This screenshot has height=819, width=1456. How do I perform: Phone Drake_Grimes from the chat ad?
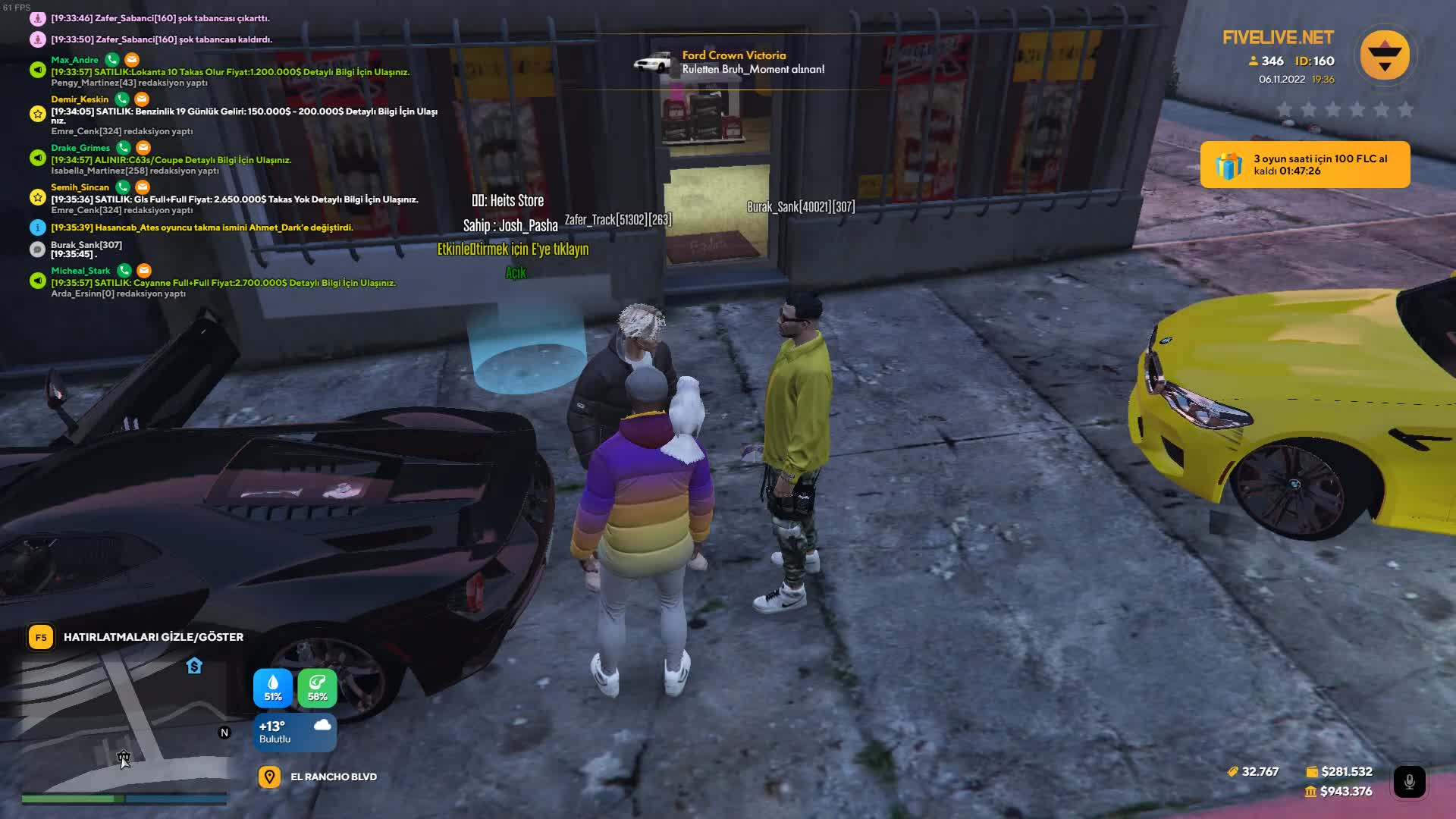124,147
